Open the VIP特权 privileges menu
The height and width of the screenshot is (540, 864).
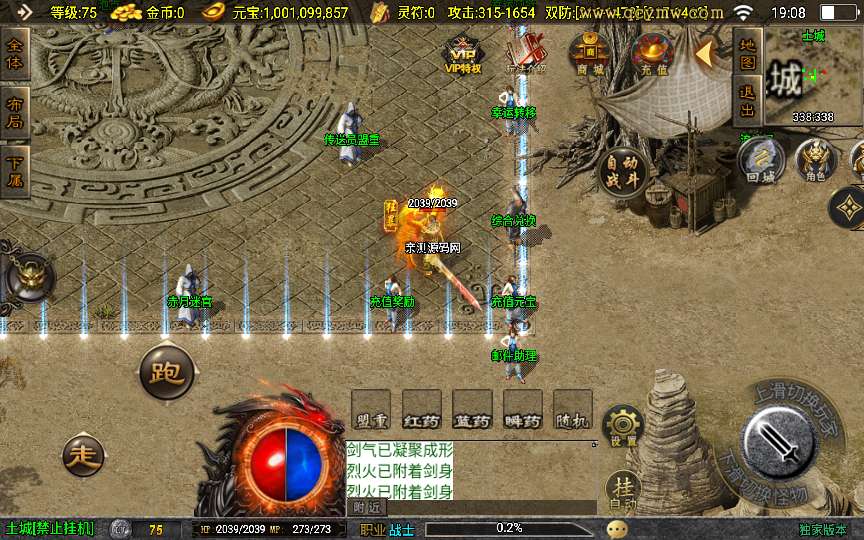point(462,55)
